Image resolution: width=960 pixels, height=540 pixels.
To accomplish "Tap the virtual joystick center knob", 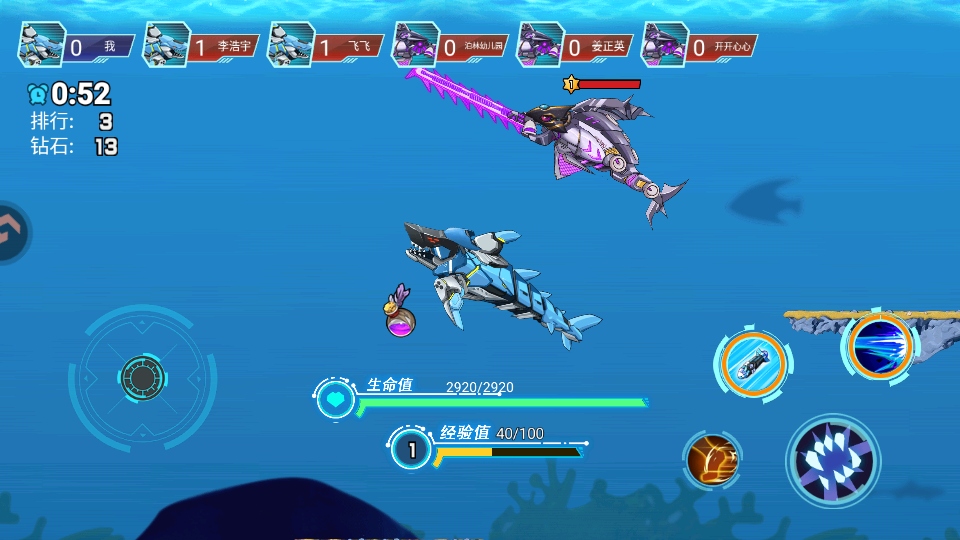I will (143, 378).
